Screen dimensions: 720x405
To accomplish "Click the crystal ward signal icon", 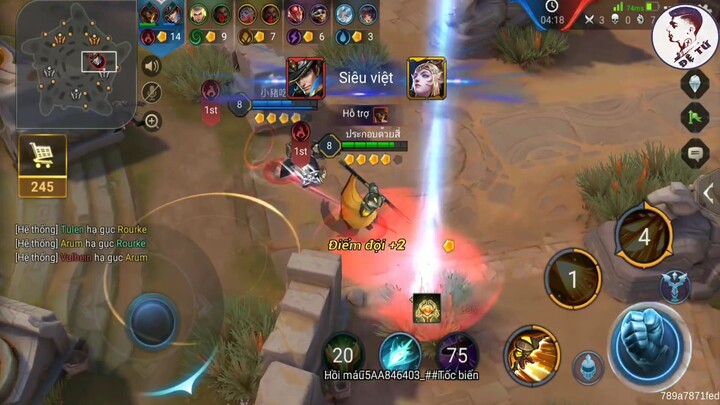I will coord(695,85).
